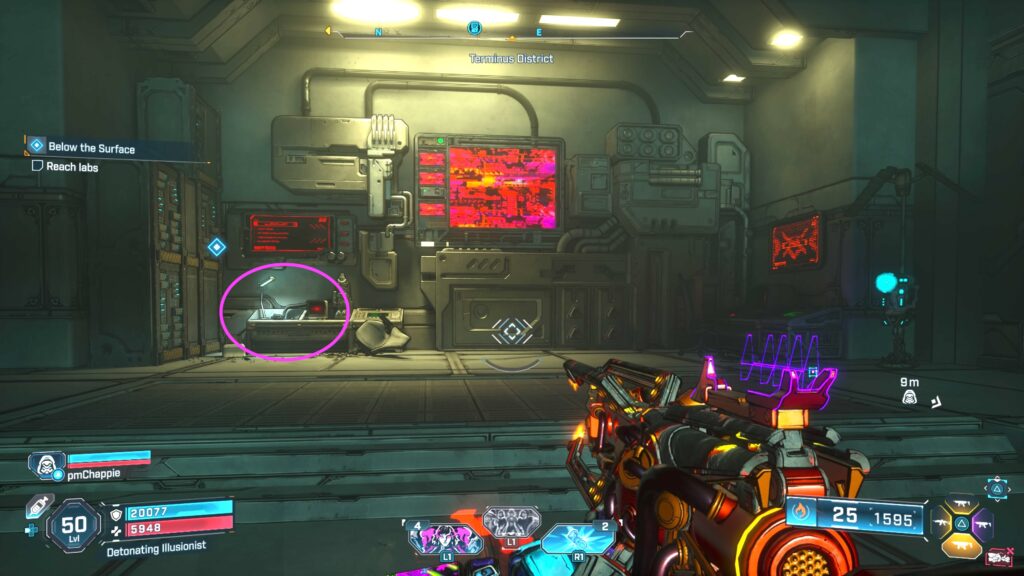Equip the orange bottom weapon slot

(960, 543)
